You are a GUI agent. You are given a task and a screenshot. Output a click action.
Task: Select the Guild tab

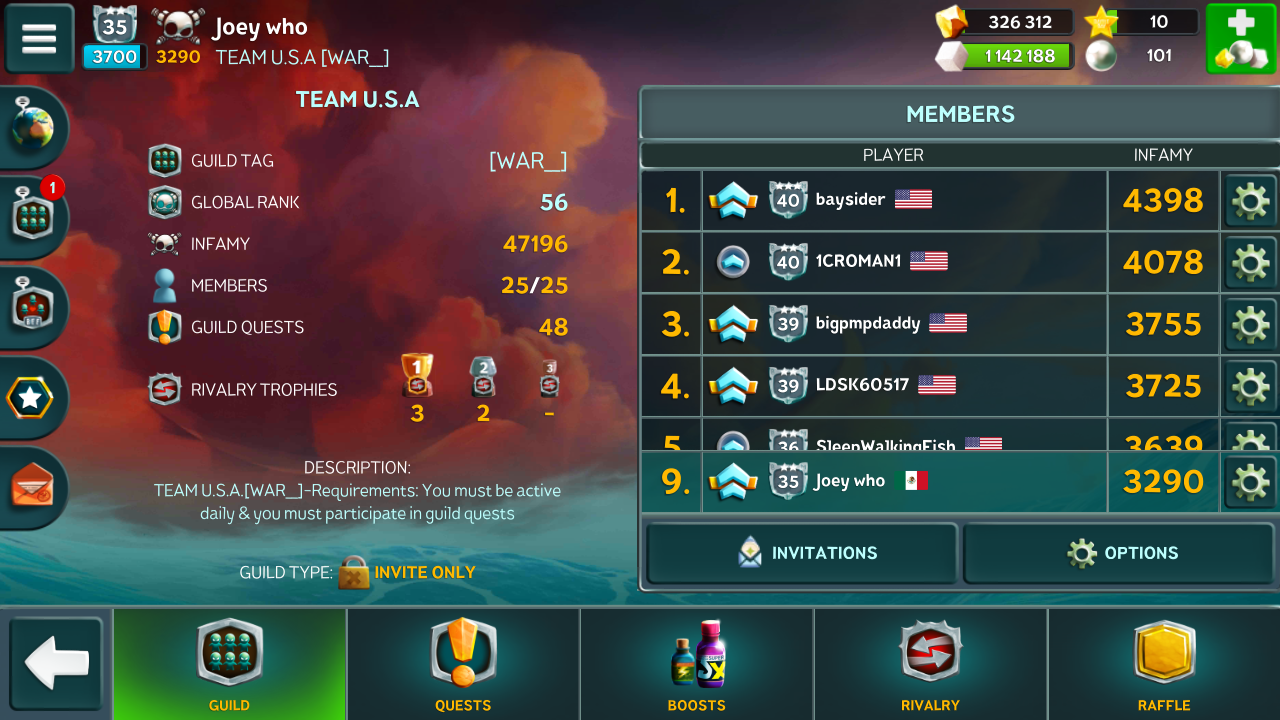229,664
